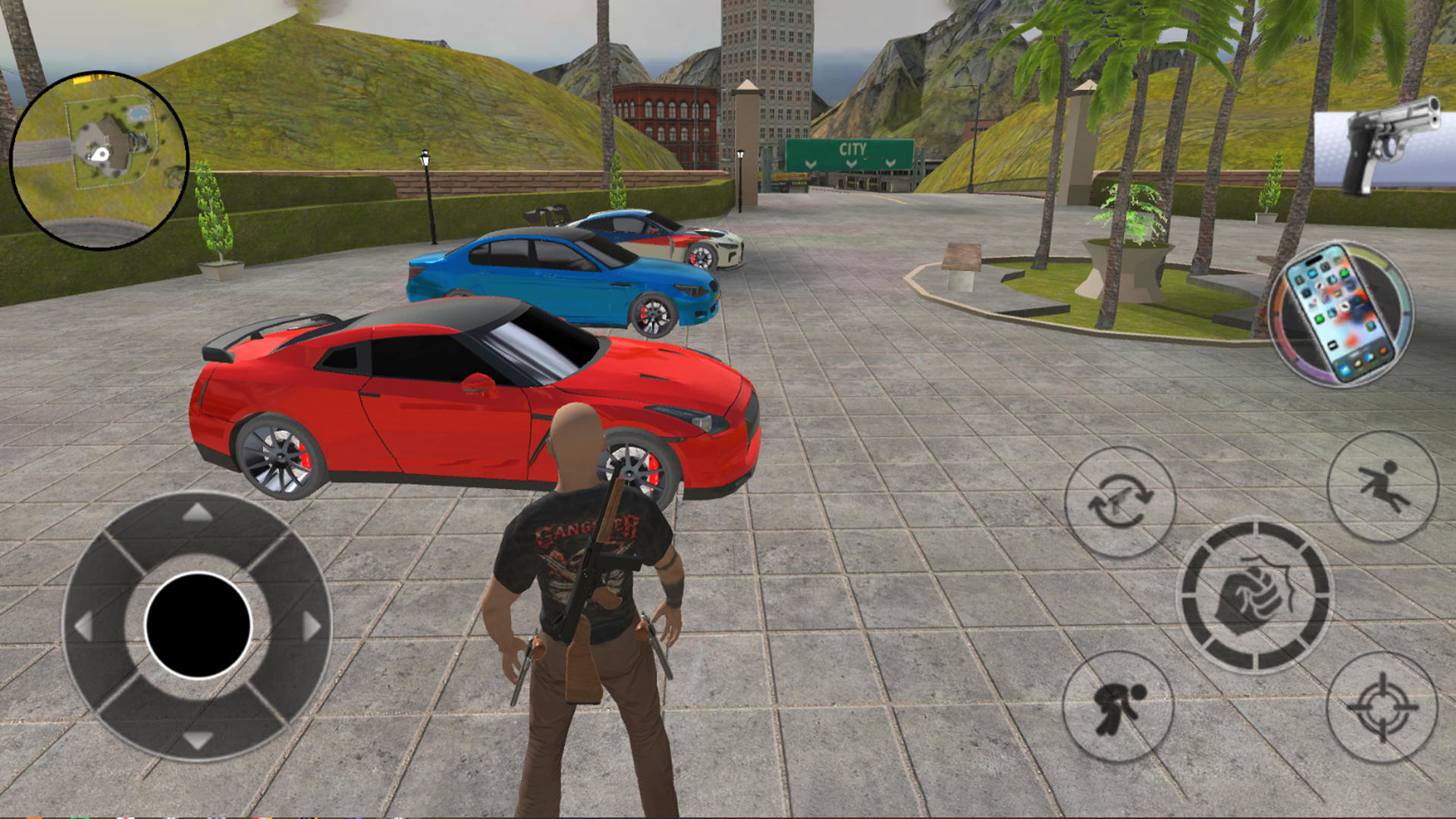Tap the joystick down arrow

pos(198,739)
